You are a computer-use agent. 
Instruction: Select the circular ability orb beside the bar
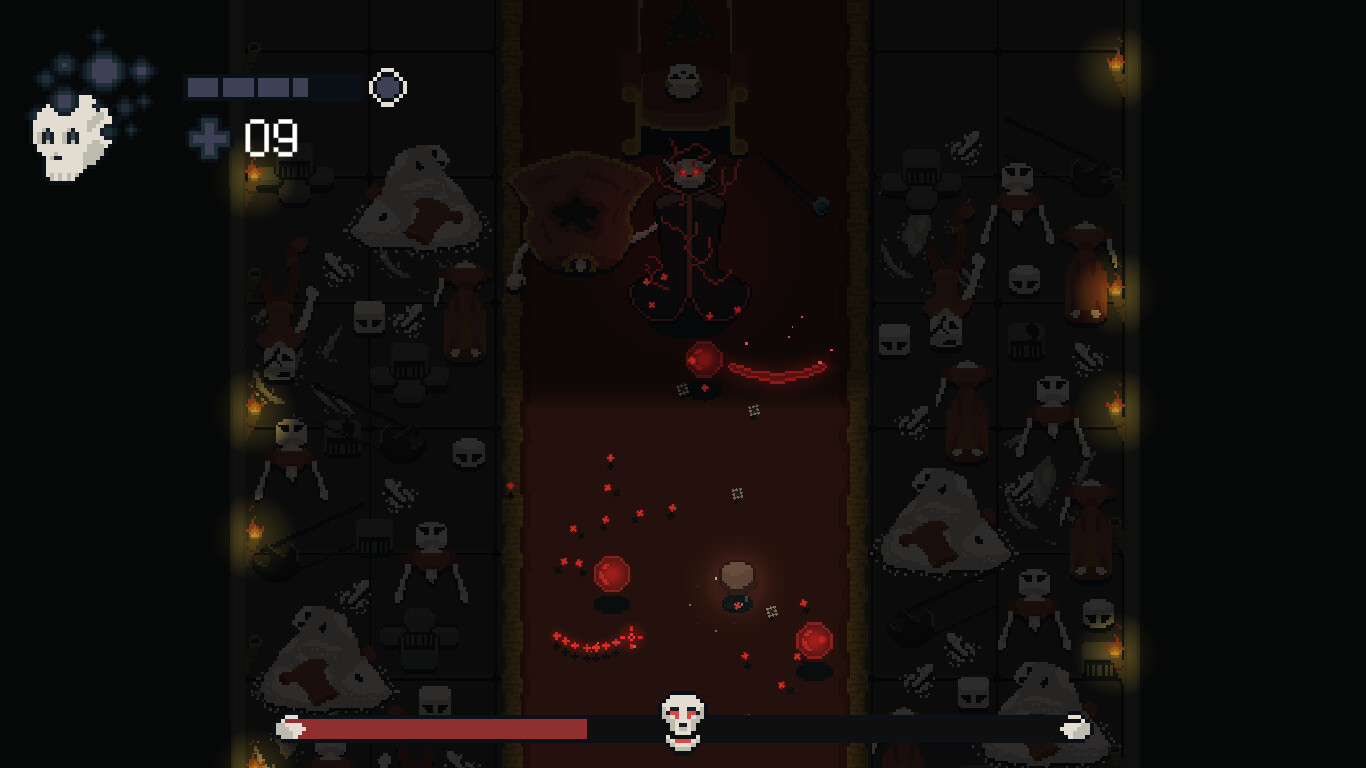tap(388, 87)
